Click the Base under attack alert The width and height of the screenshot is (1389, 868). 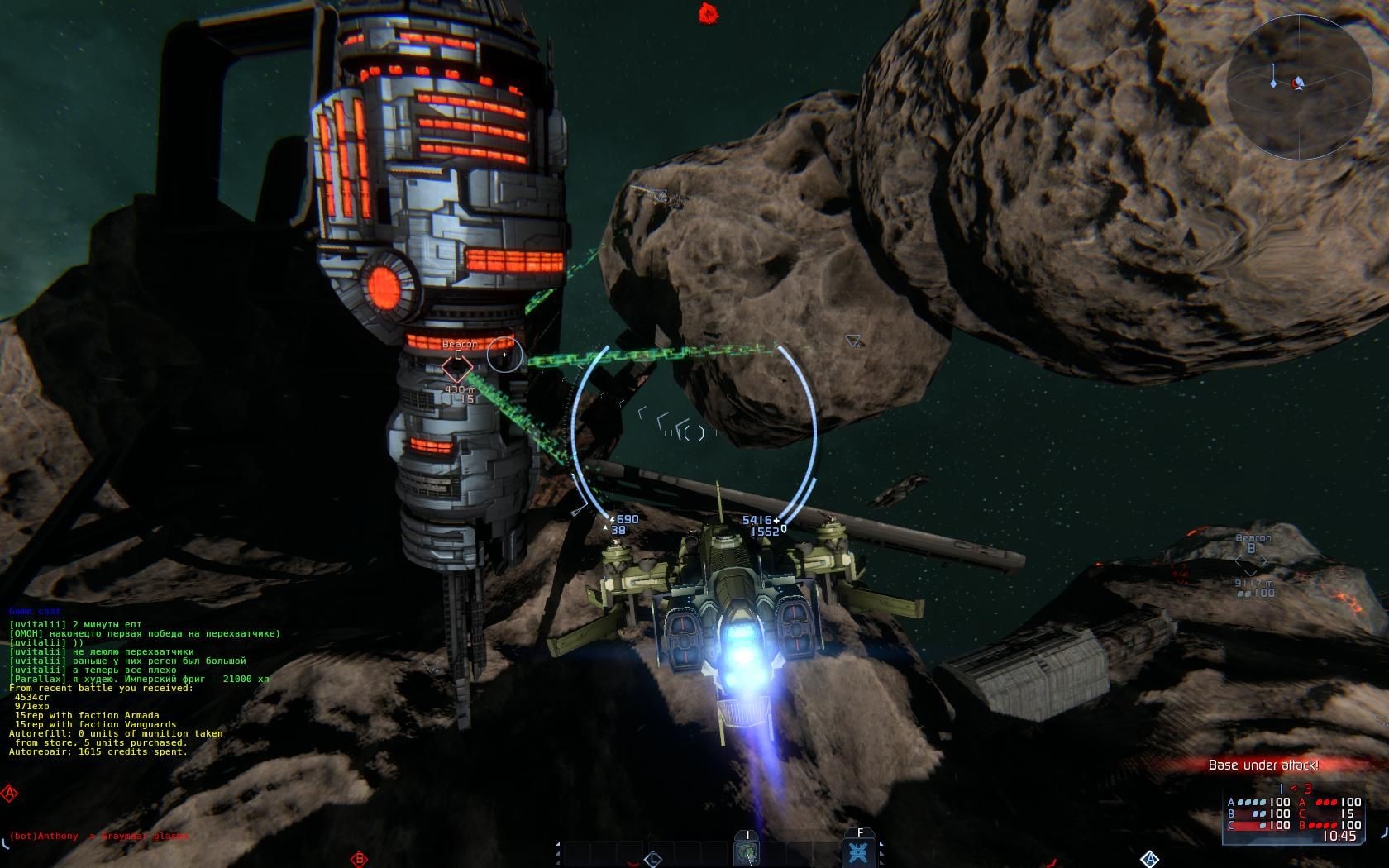(1263, 765)
